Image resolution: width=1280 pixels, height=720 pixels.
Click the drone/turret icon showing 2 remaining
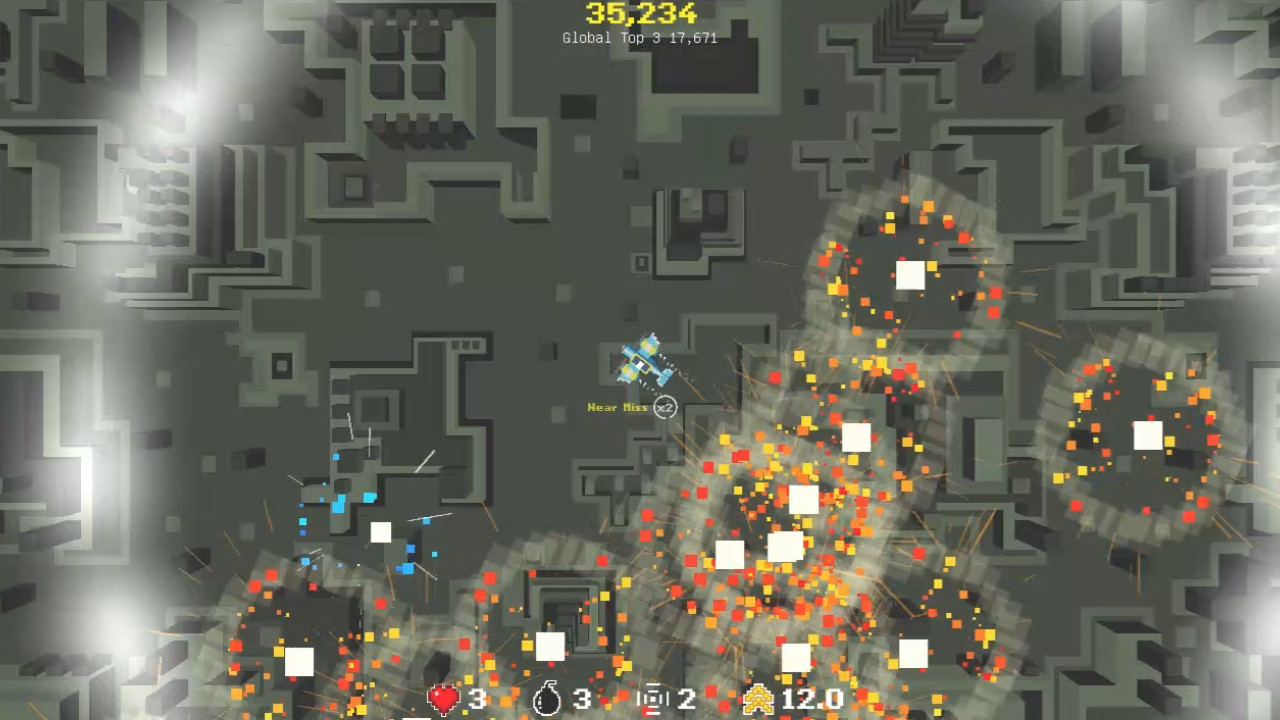click(655, 699)
